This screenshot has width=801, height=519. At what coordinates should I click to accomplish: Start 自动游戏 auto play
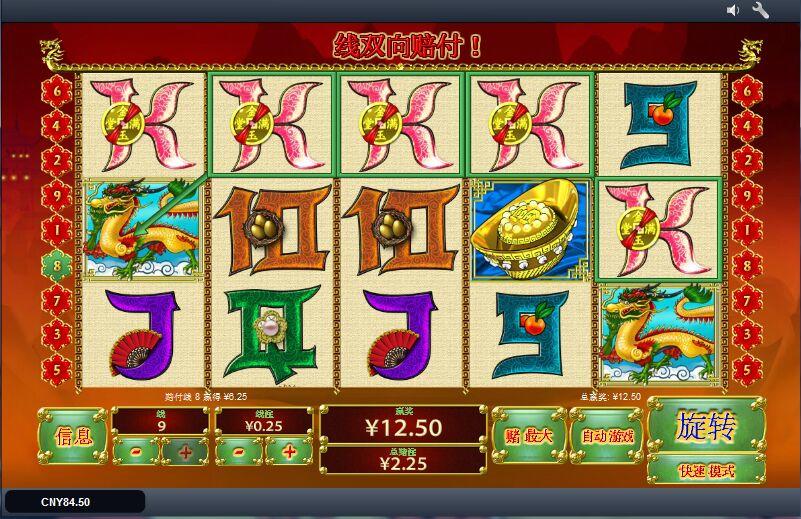[607, 435]
